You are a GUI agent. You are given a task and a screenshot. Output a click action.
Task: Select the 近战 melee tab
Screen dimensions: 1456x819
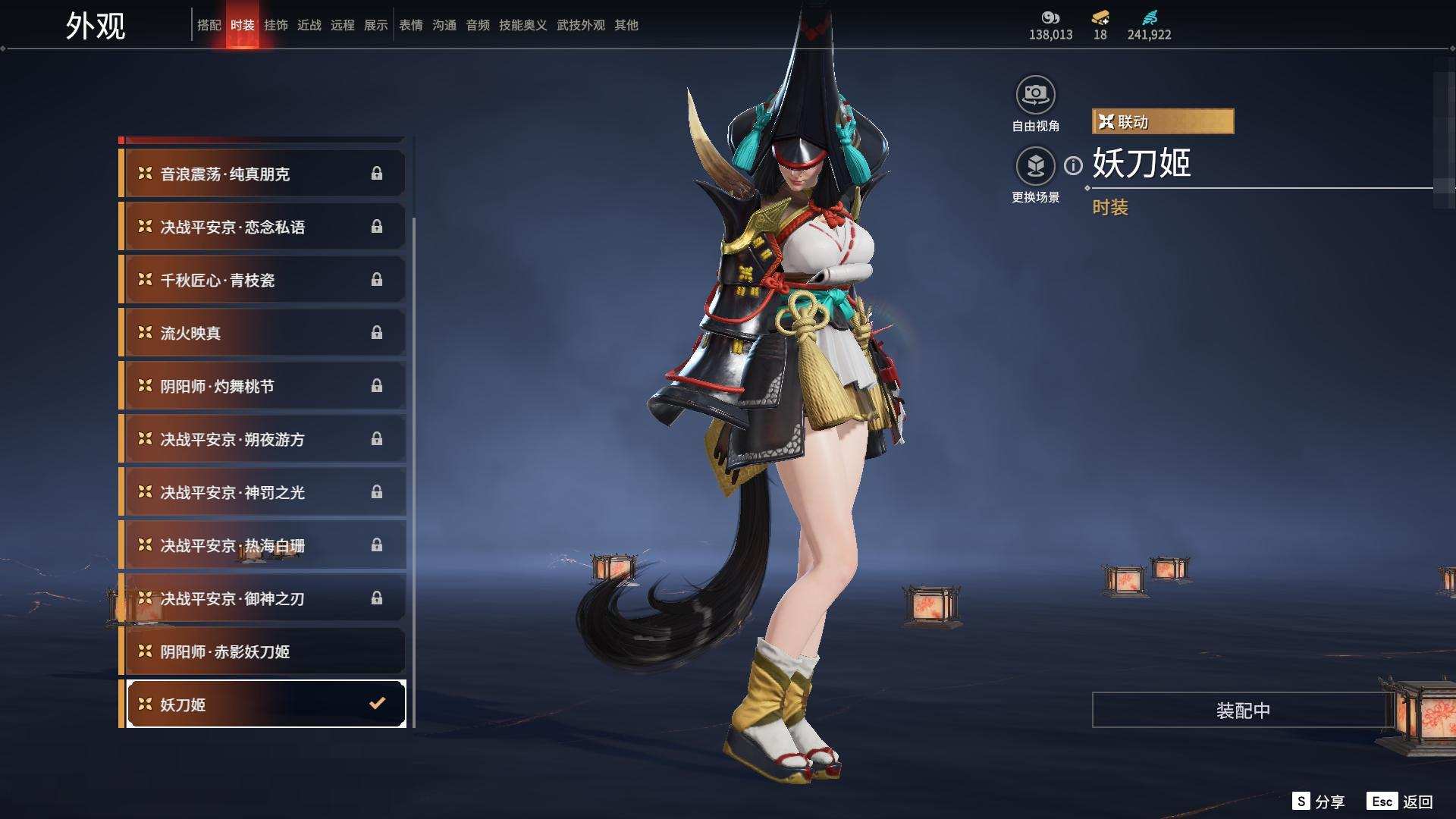(x=309, y=25)
